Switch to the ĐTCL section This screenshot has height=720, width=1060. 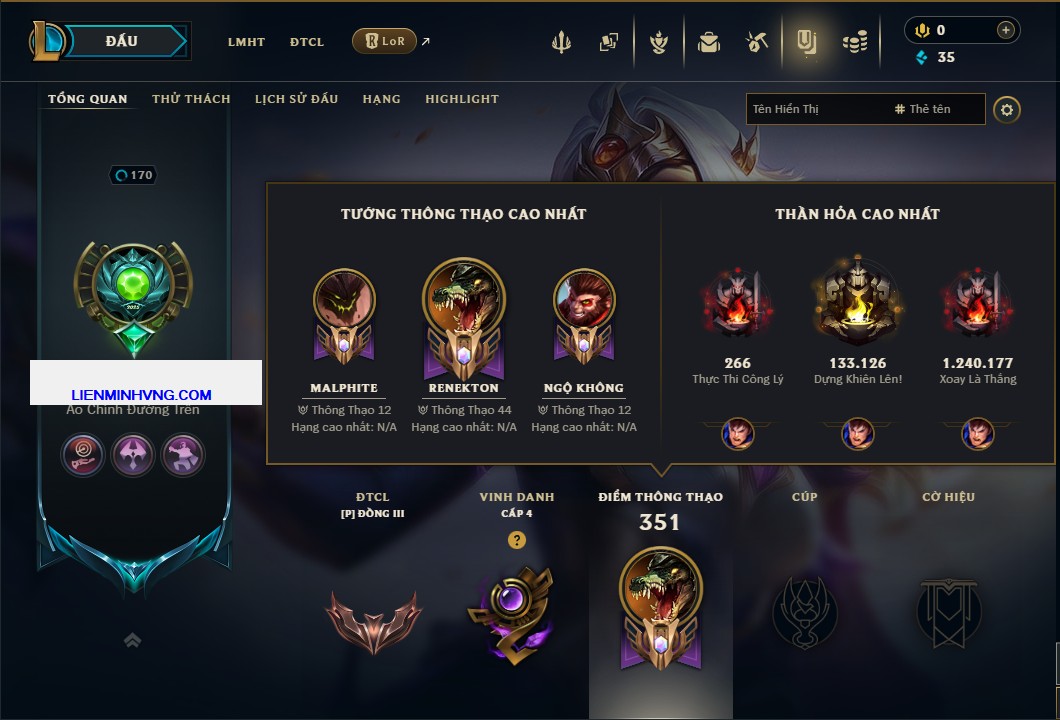(x=307, y=42)
